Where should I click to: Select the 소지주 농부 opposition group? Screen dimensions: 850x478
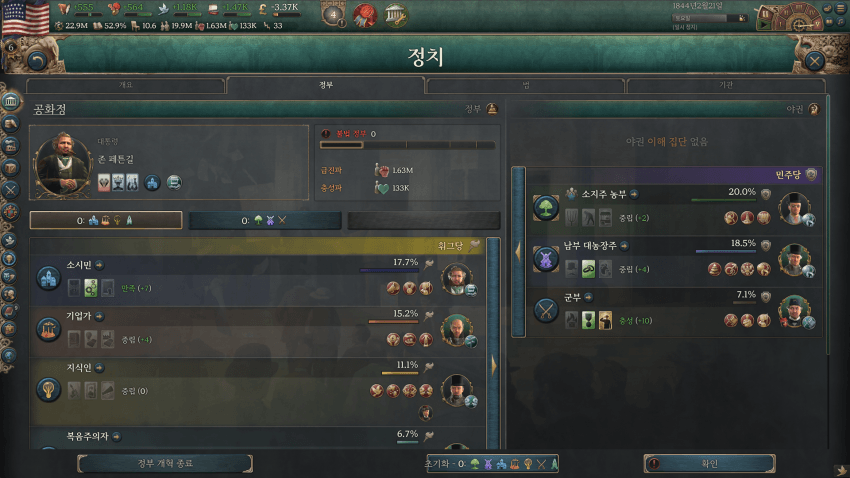(x=660, y=208)
